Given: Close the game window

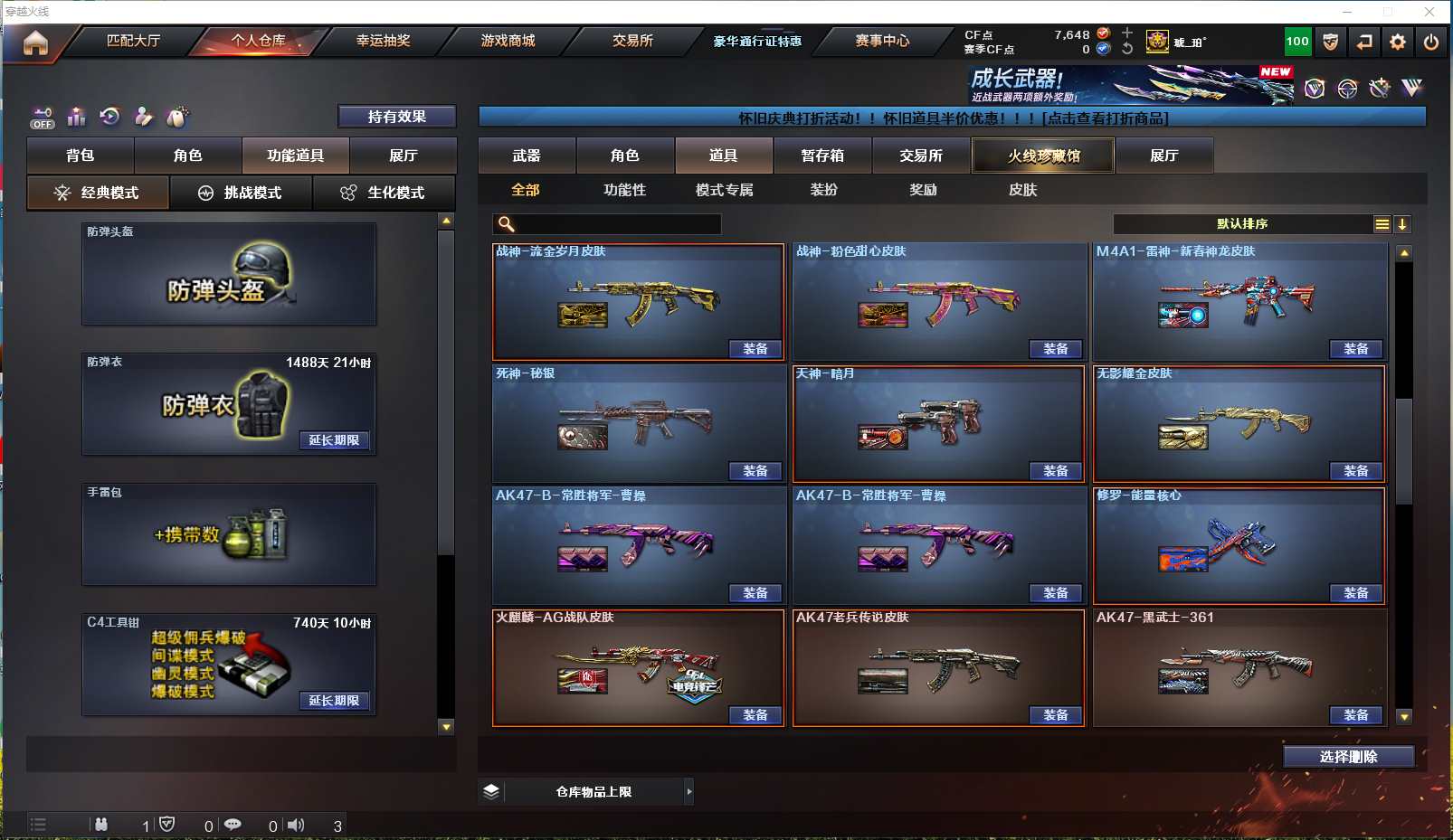Looking at the screenshot, I should point(1429,12).
